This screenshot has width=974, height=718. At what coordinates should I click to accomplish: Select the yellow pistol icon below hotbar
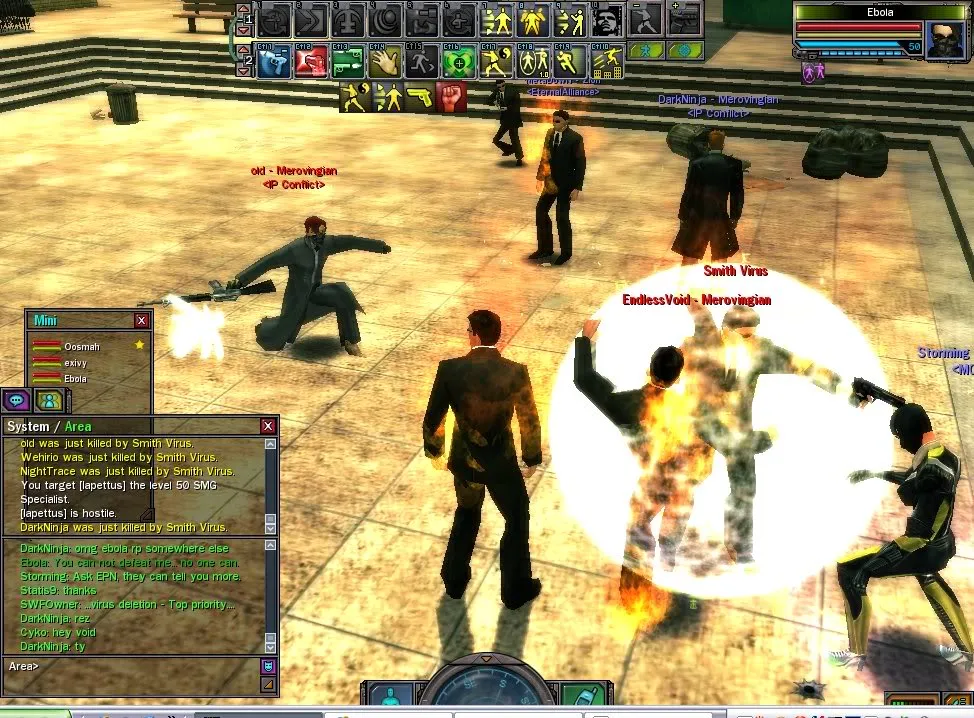coord(419,97)
